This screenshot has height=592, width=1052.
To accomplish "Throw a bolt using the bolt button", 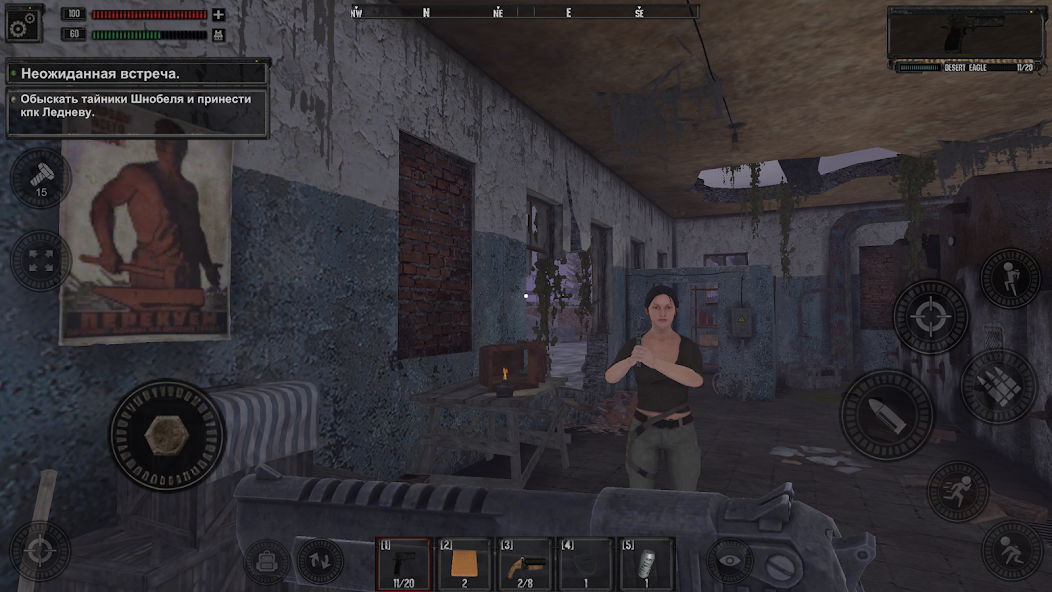I will [x=40, y=179].
